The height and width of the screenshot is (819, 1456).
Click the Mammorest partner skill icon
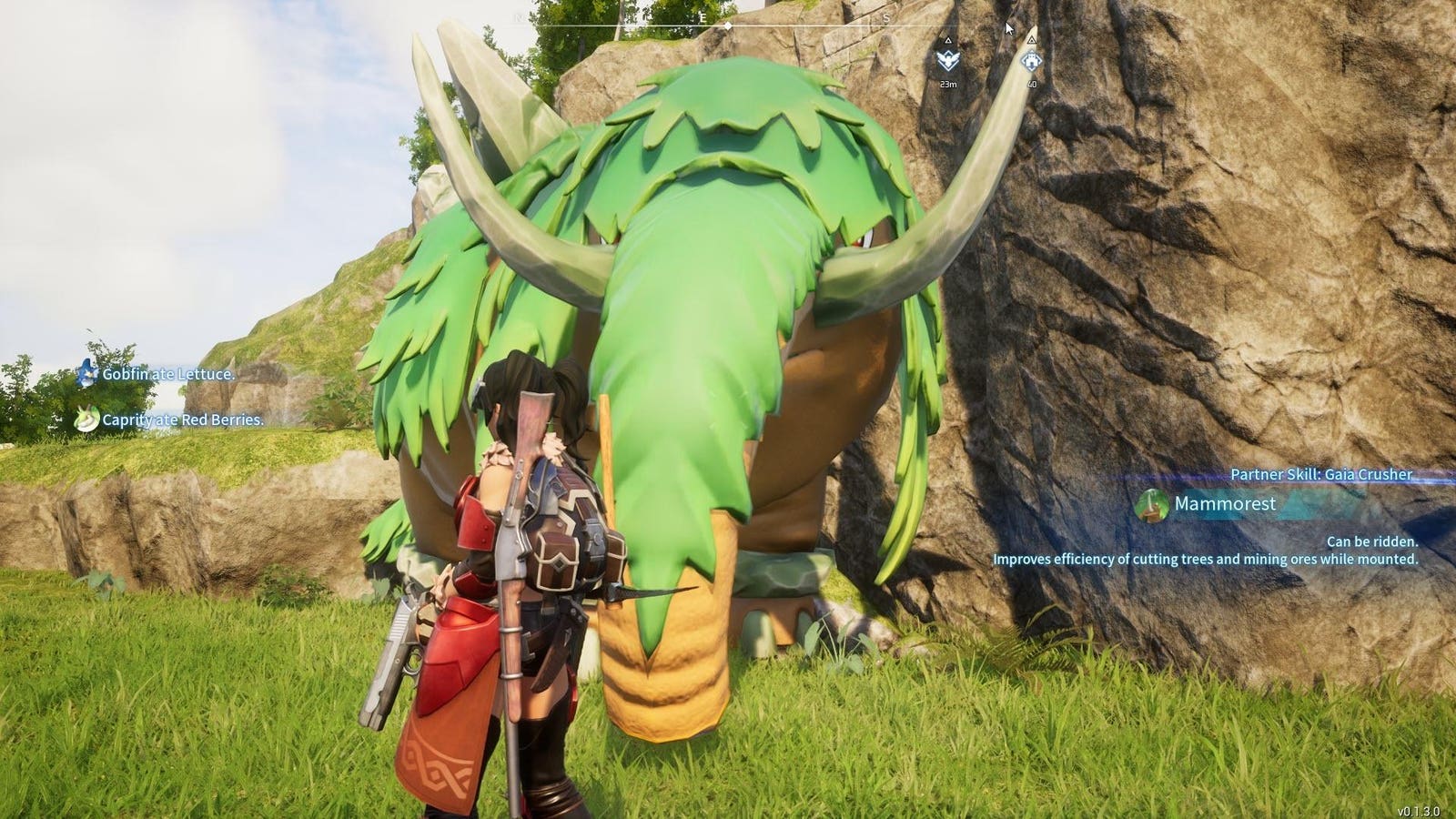click(1152, 504)
